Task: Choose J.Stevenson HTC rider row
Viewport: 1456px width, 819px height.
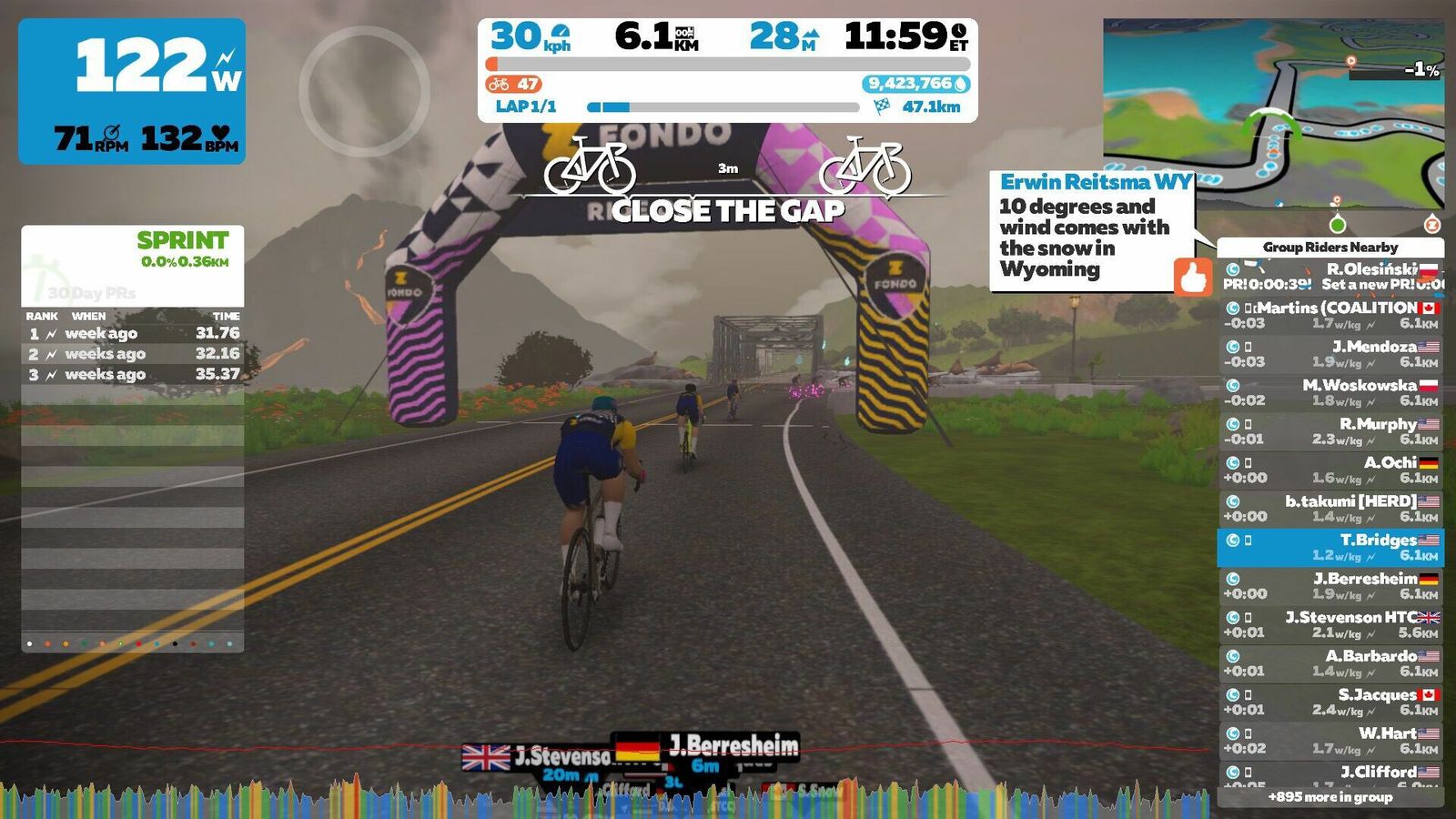Action: [x=1330, y=624]
